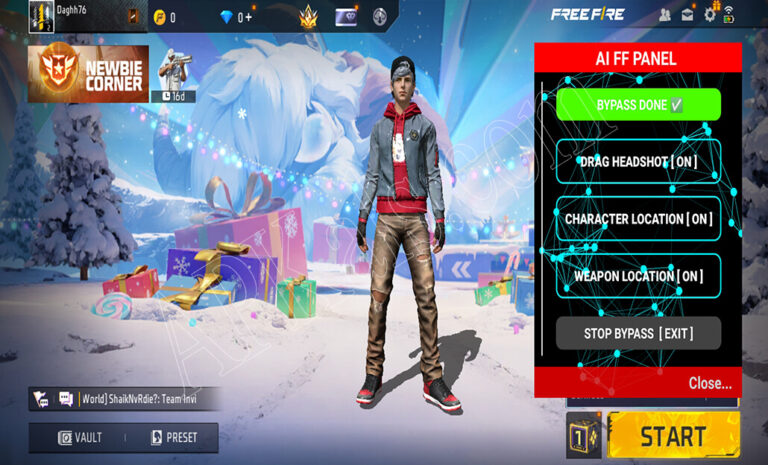Open the numbered cube icon beside START
Image resolution: width=768 pixels, height=465 pixels.
583,436
